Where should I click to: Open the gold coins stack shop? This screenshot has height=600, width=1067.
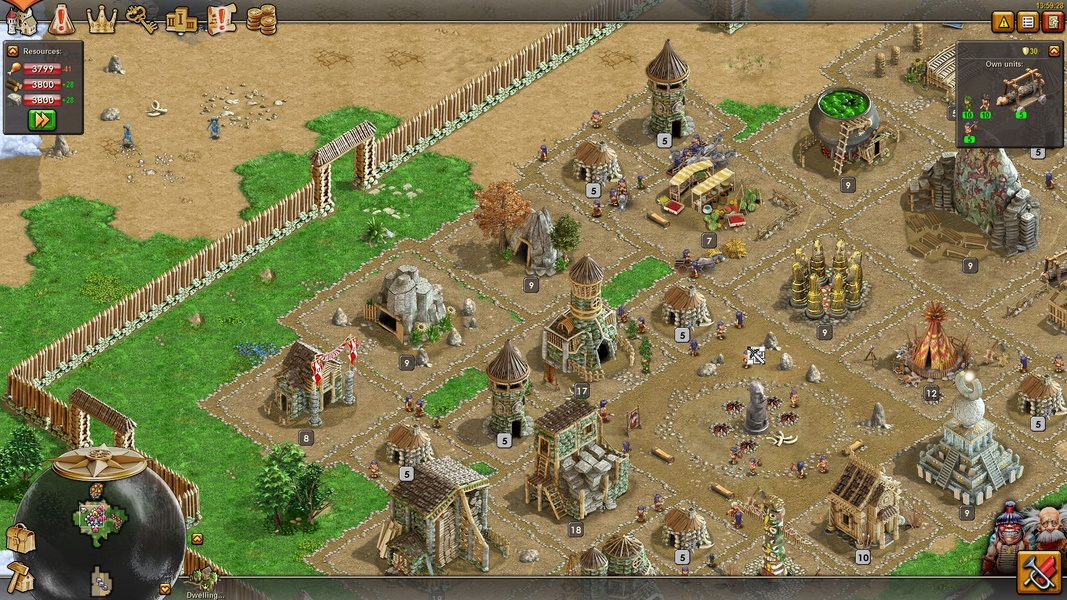261,19
